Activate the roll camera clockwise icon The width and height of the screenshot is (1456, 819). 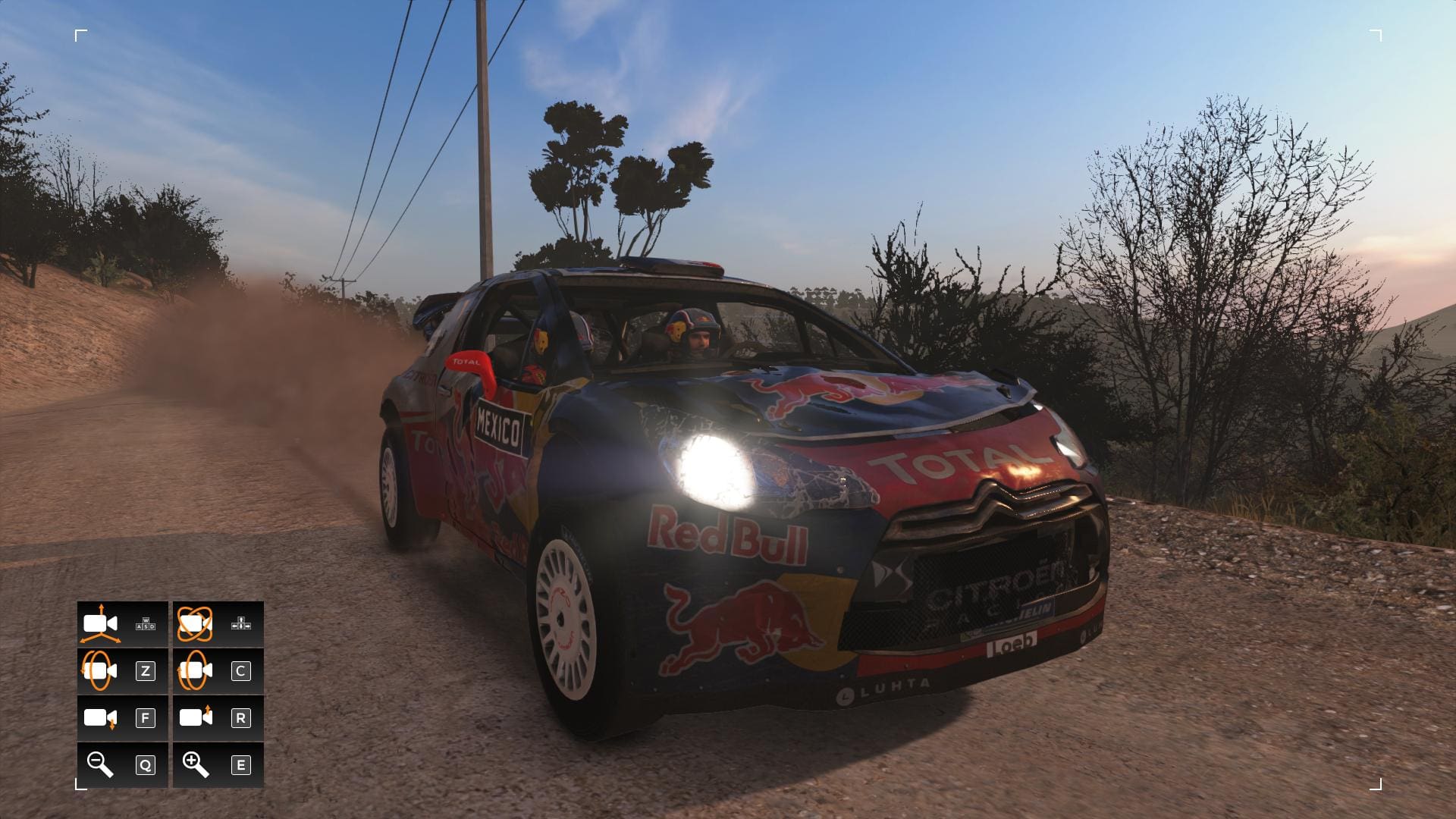click(x=195, y=671)
